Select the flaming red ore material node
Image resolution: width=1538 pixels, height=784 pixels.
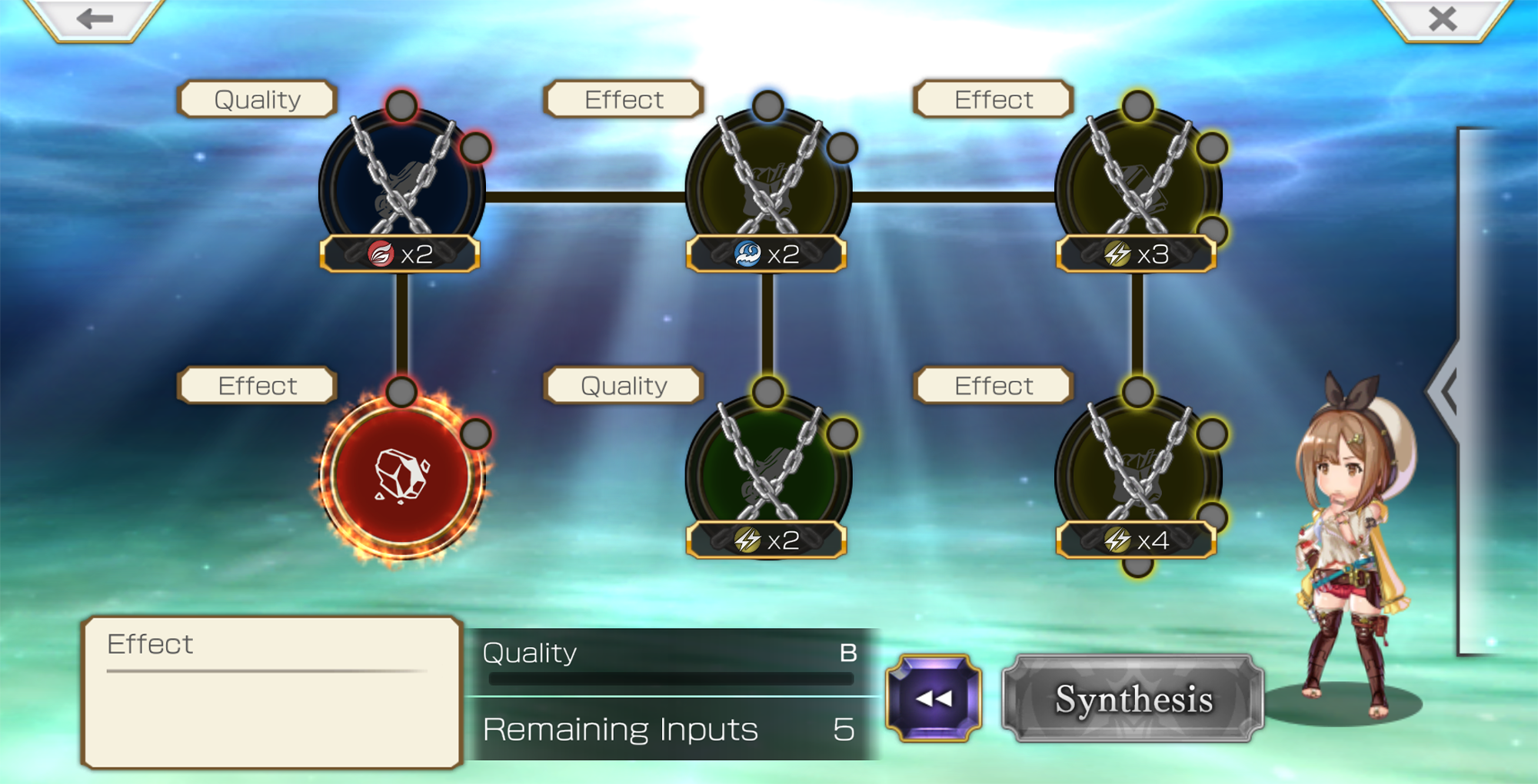(401, 475)
